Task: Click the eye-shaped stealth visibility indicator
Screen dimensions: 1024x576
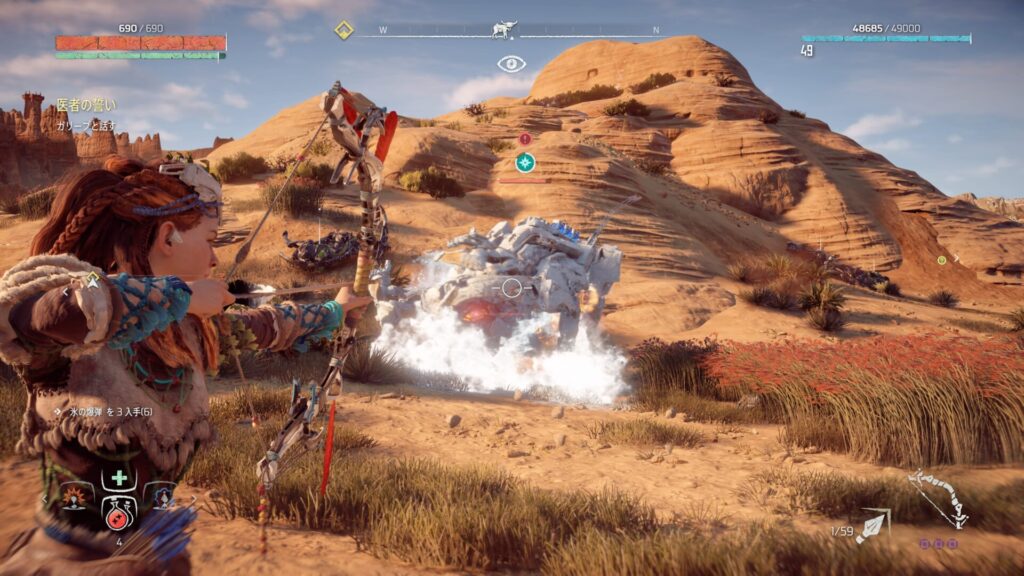Action: [x=511, y=64]
